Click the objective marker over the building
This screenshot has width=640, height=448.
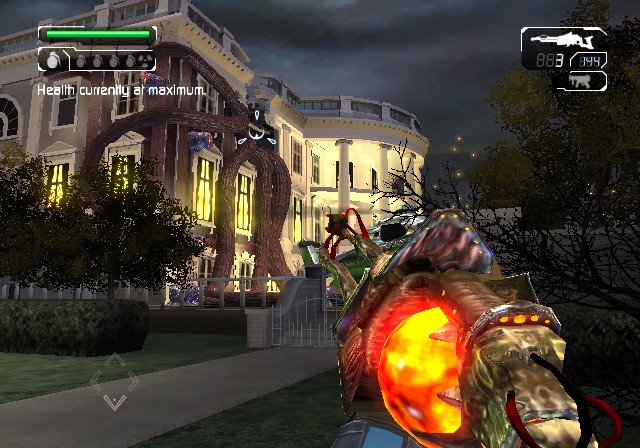click(x=258, y=126)
